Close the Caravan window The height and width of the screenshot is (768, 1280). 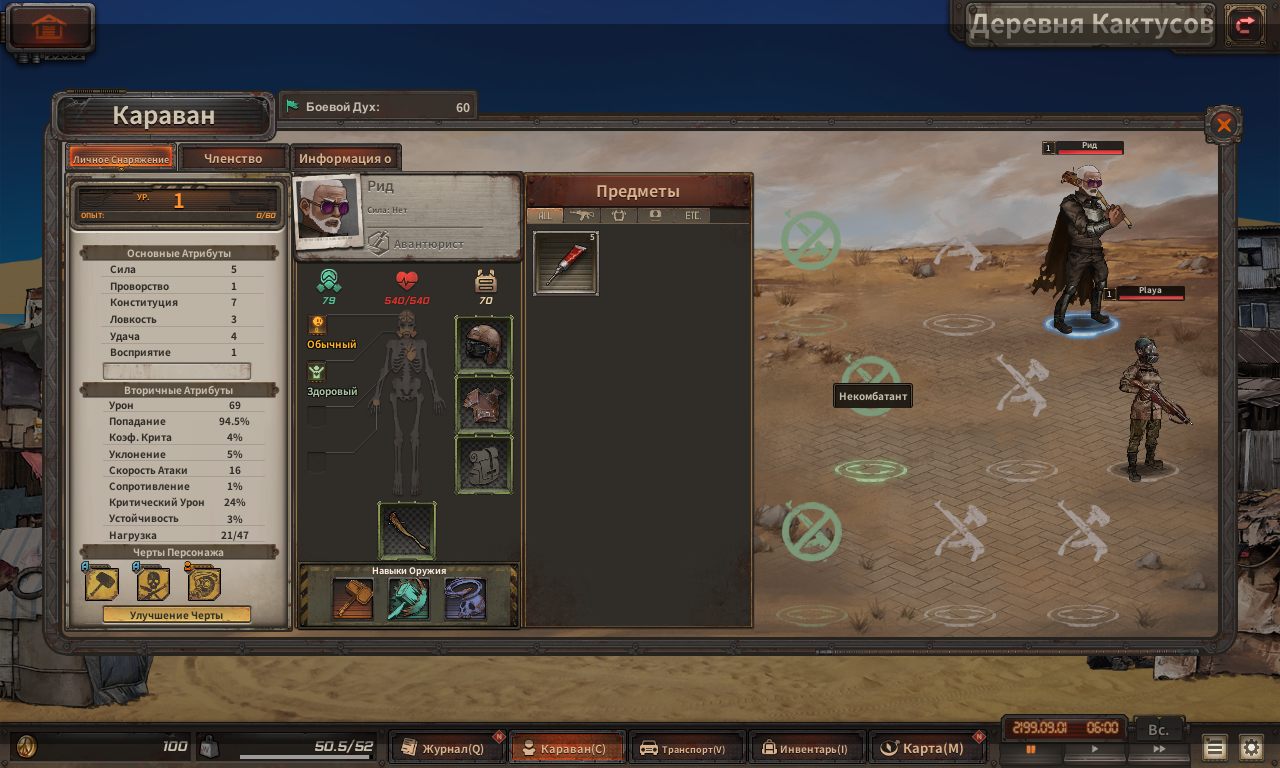coord(1223,125)
